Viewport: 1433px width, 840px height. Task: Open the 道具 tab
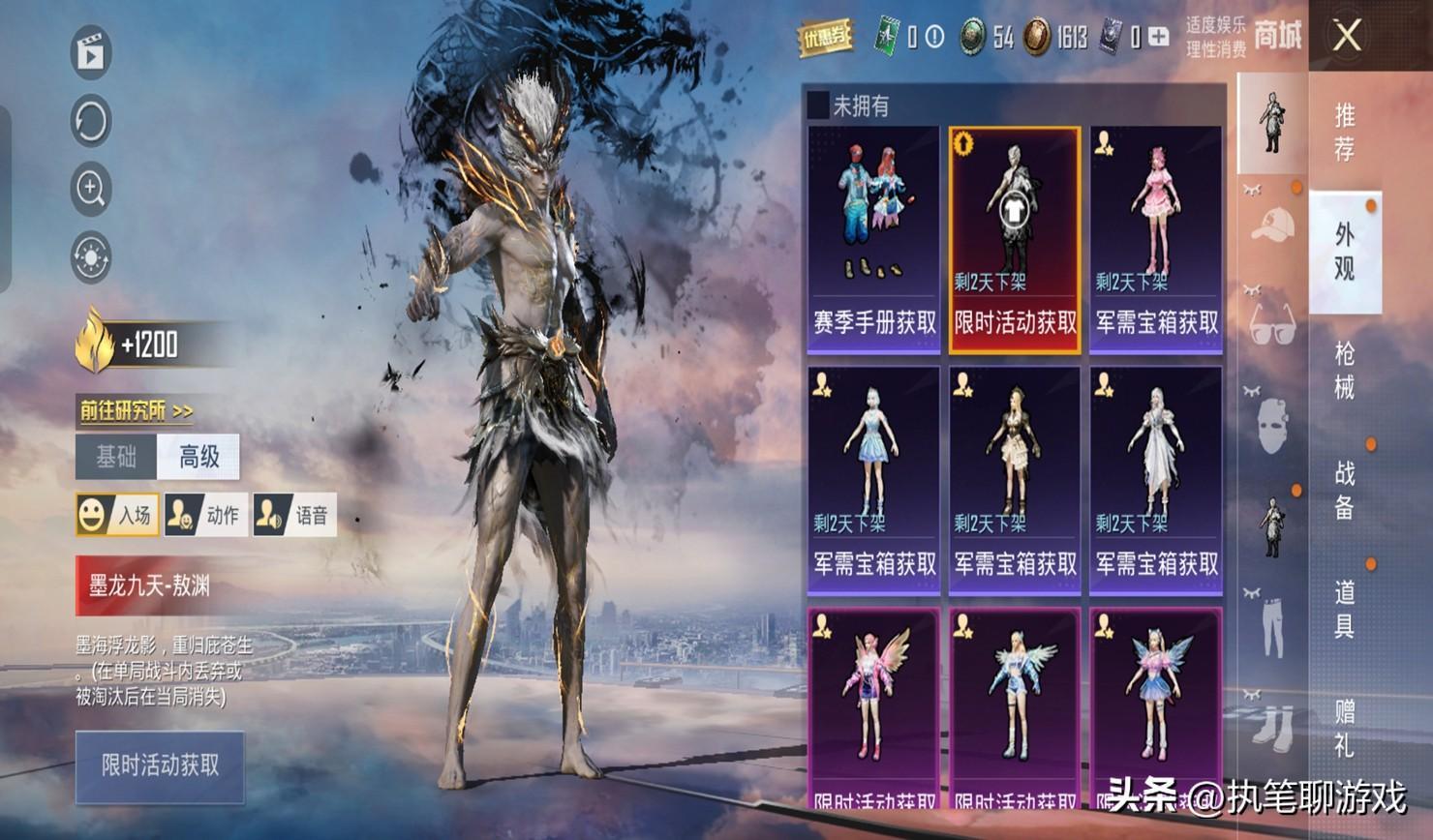click(x=1345, y=609)
